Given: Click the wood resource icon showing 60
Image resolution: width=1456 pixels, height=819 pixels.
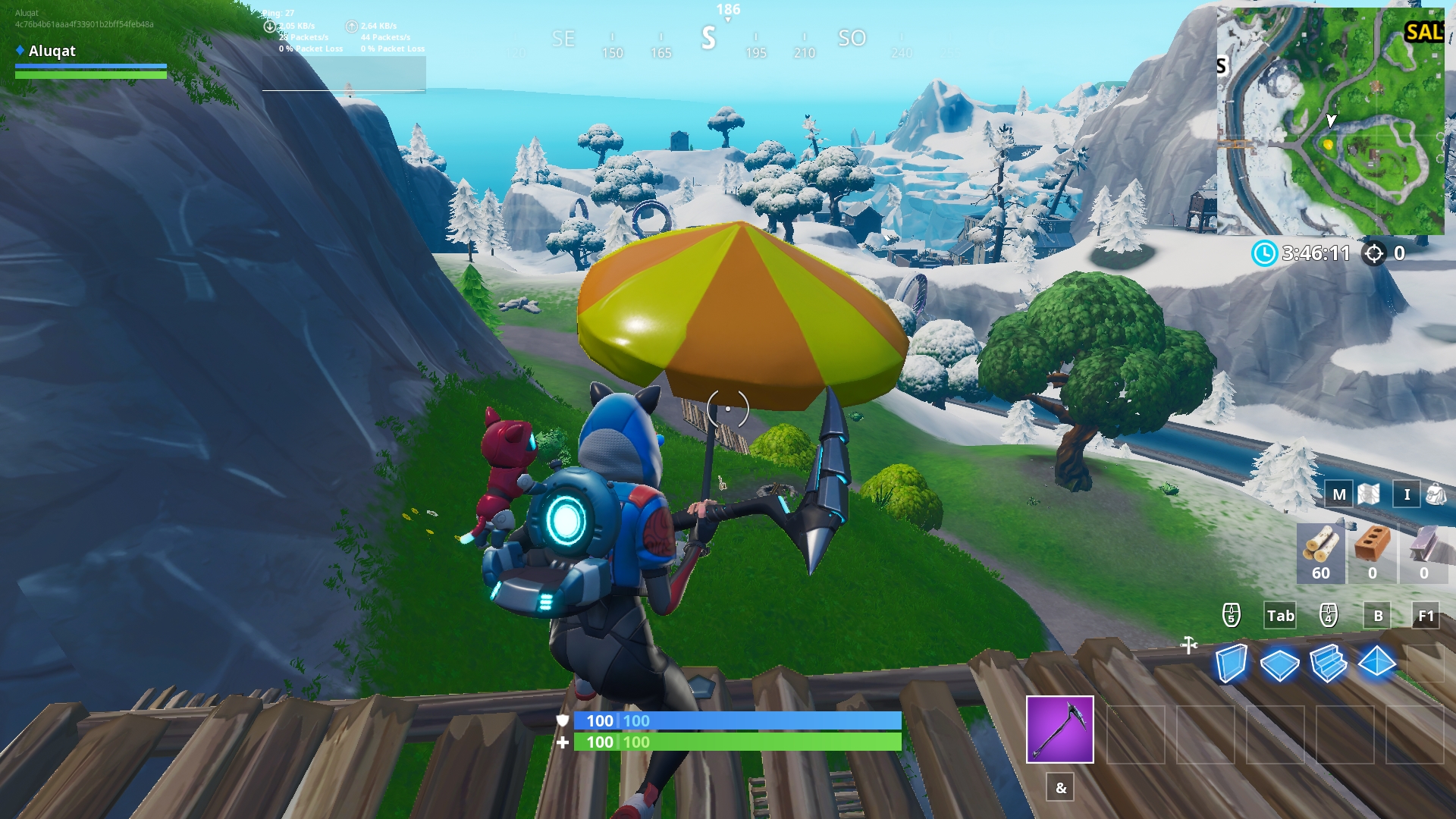Looking at the screenshot, I should pos(1320,554).
